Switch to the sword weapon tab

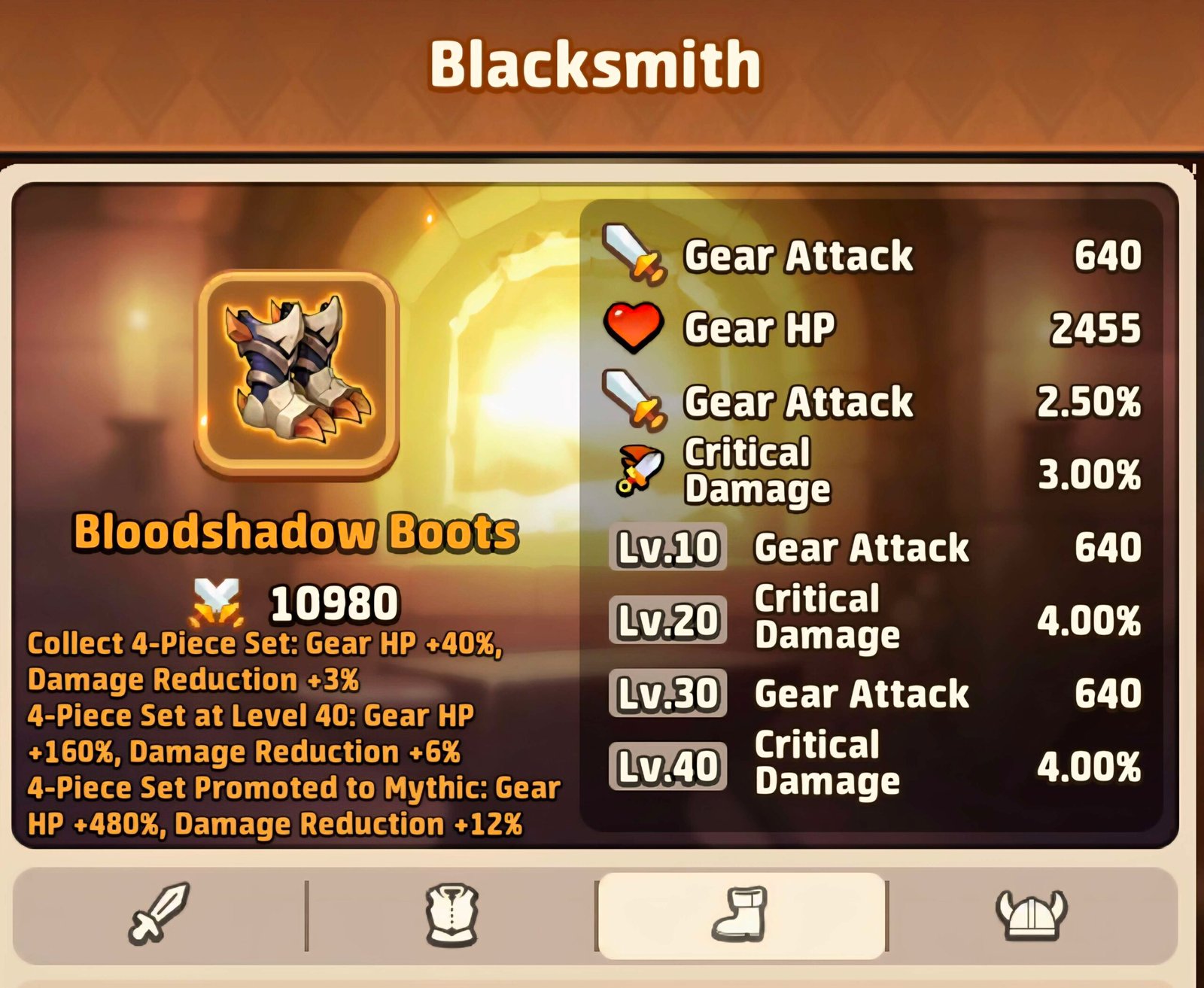pyautogui.click(x=159, y=914)
